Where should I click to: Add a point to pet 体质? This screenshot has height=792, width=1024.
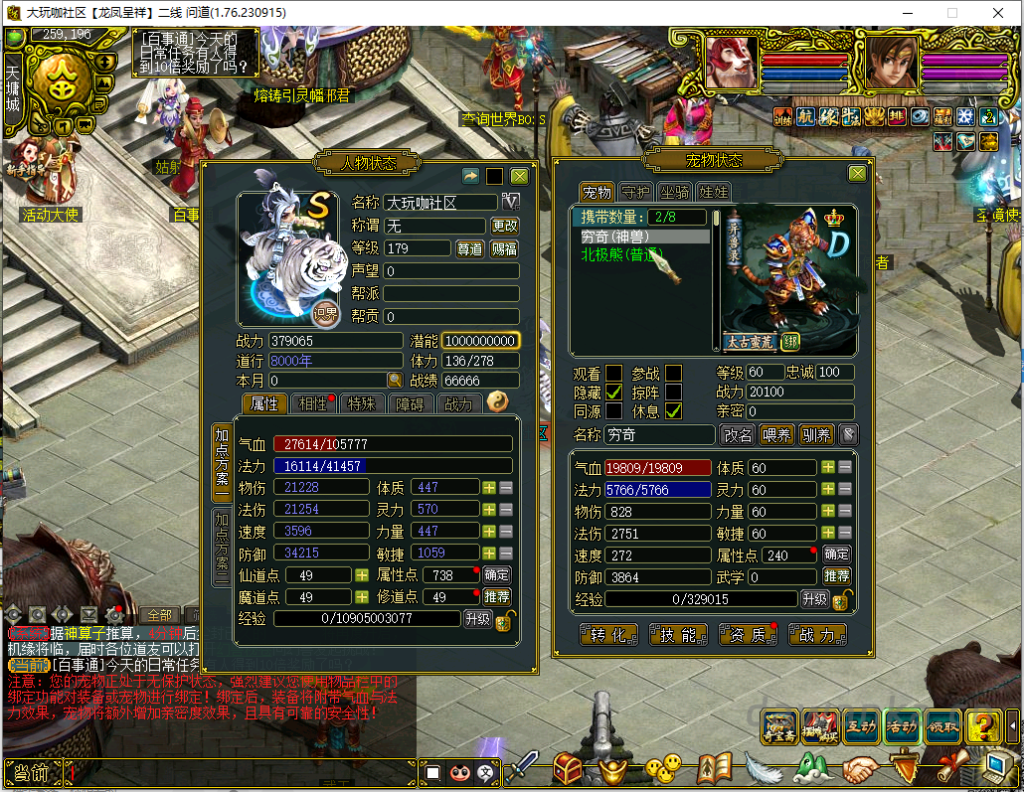[x=827, y=467]
